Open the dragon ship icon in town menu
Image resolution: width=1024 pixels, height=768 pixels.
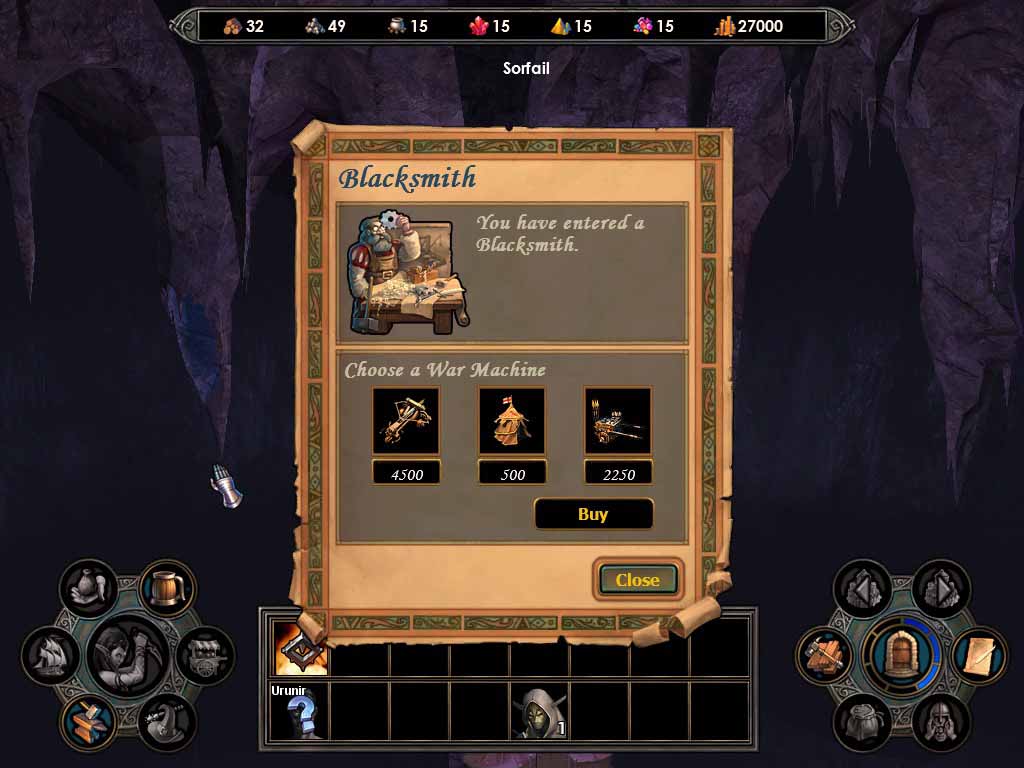(166, 722)
